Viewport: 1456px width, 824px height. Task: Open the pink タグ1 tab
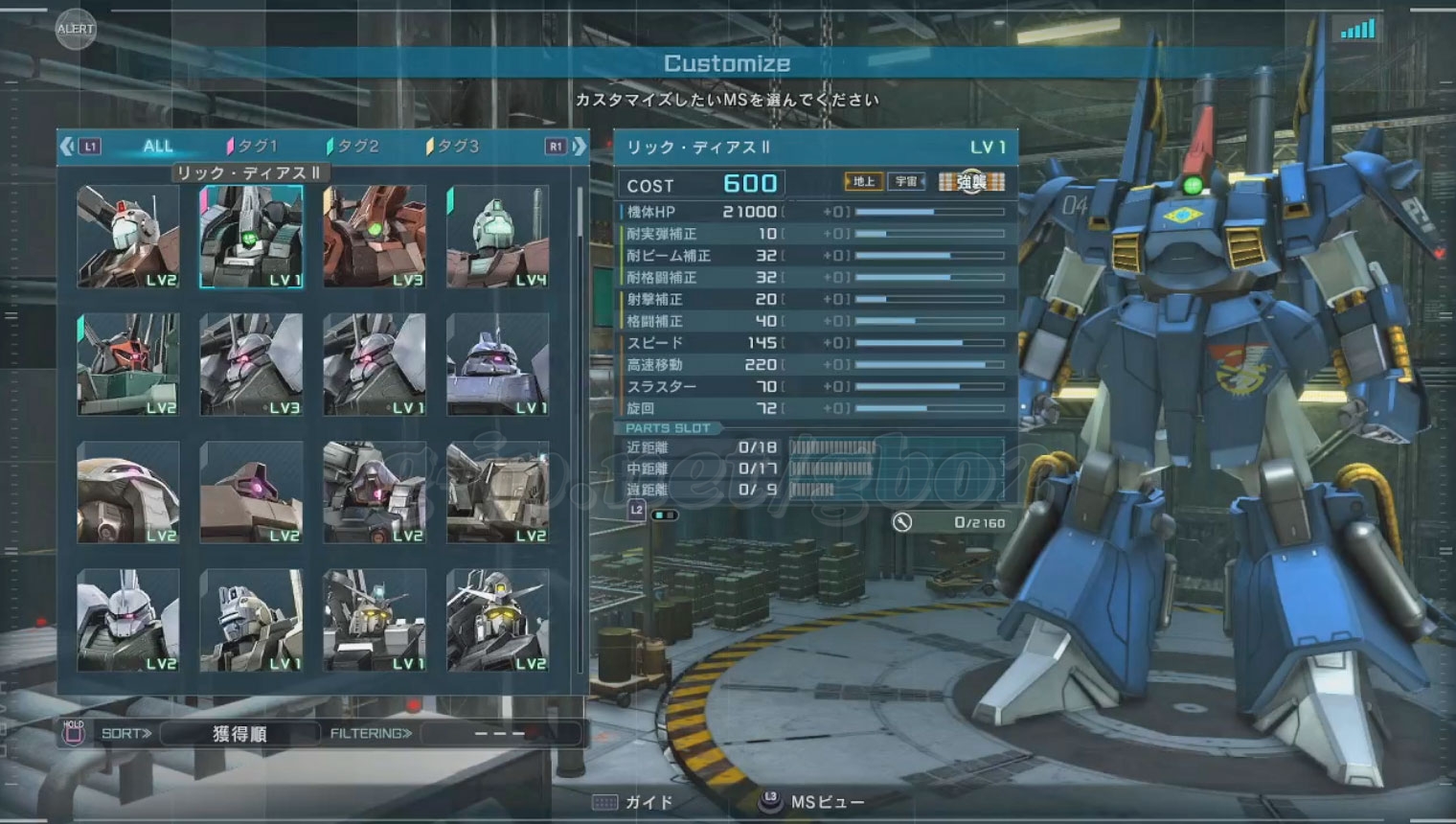253,147
